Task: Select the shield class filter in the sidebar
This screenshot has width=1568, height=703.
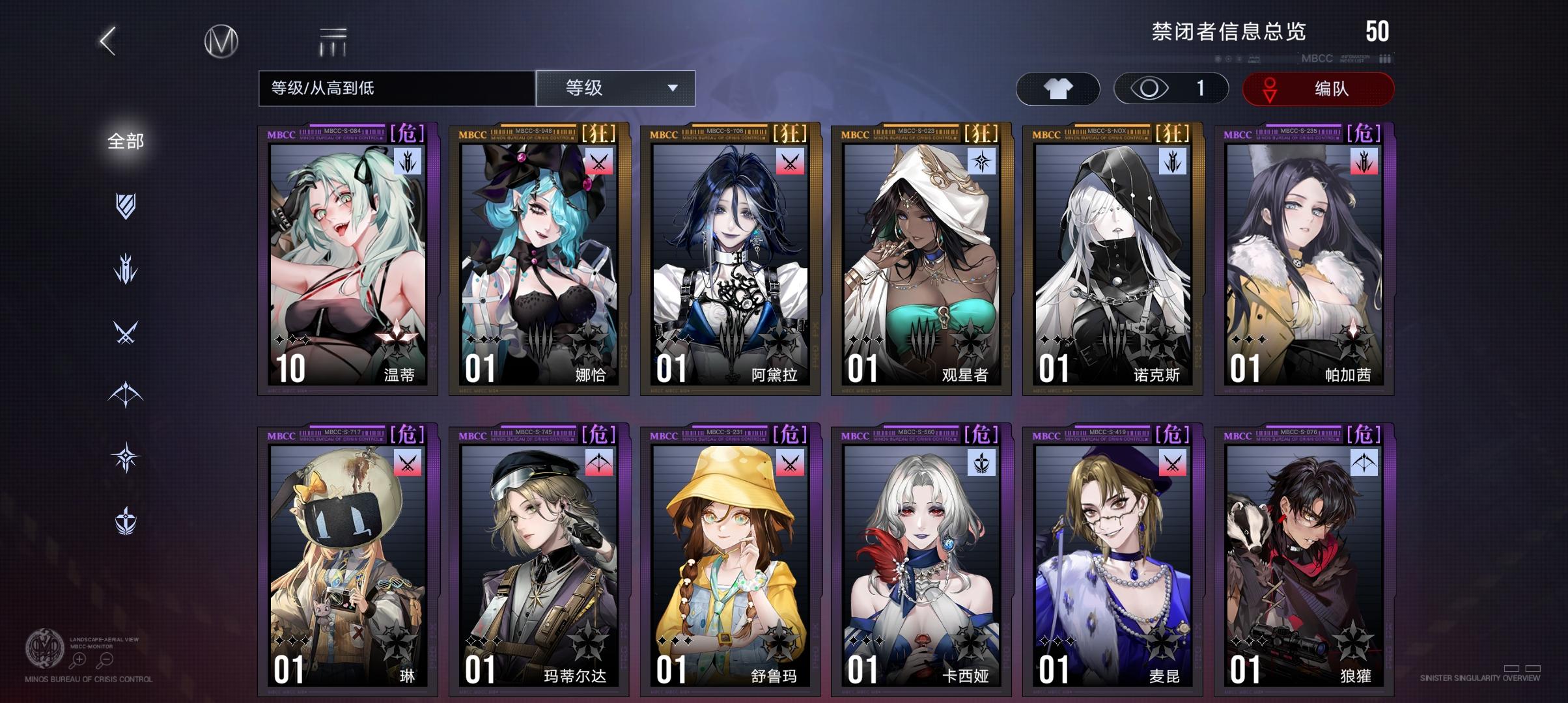Action: click(126, 206)
